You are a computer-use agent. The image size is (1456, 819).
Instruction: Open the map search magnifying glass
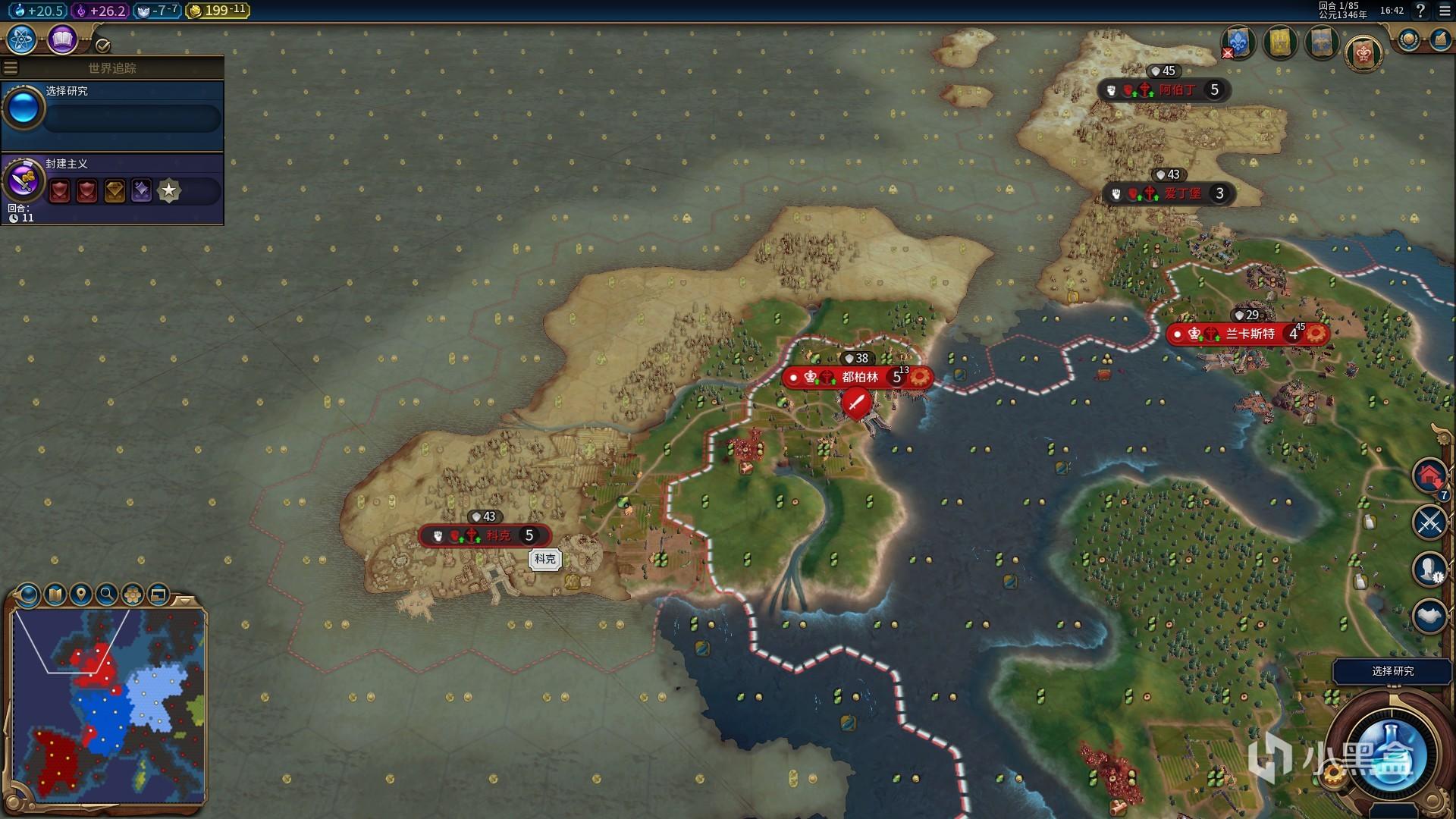pos(106,595)
